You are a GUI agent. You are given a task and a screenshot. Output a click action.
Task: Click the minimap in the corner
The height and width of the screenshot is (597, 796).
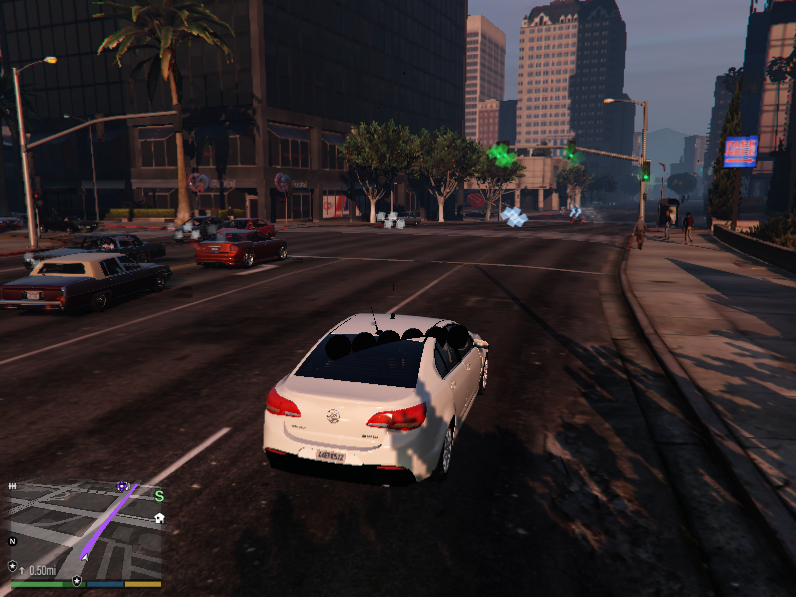pos(85,530)
